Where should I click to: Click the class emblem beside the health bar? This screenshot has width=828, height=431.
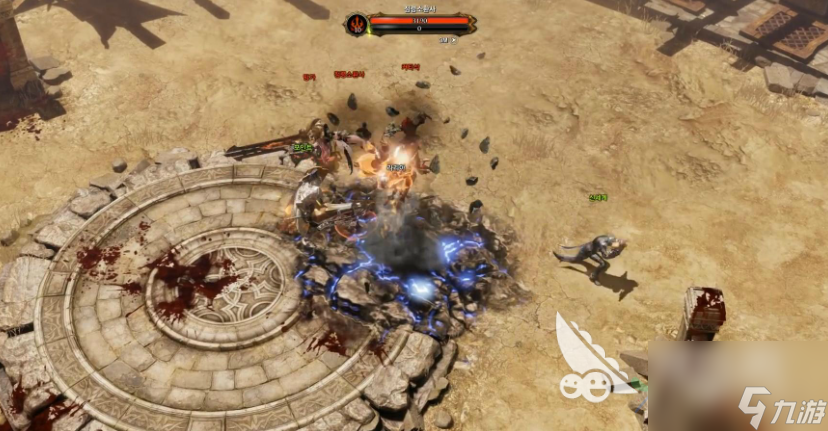pyautogui.click(x=357, y=23)
